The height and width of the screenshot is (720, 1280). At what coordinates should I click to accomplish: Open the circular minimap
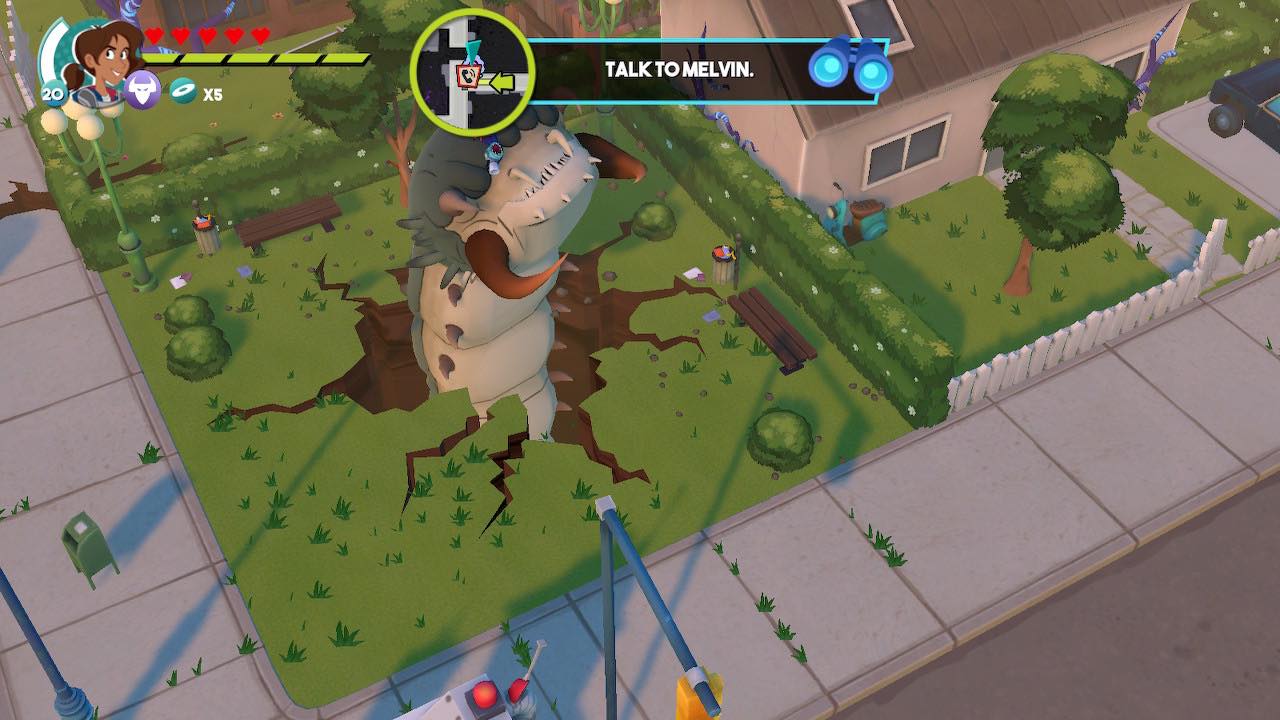pos(473,71)
